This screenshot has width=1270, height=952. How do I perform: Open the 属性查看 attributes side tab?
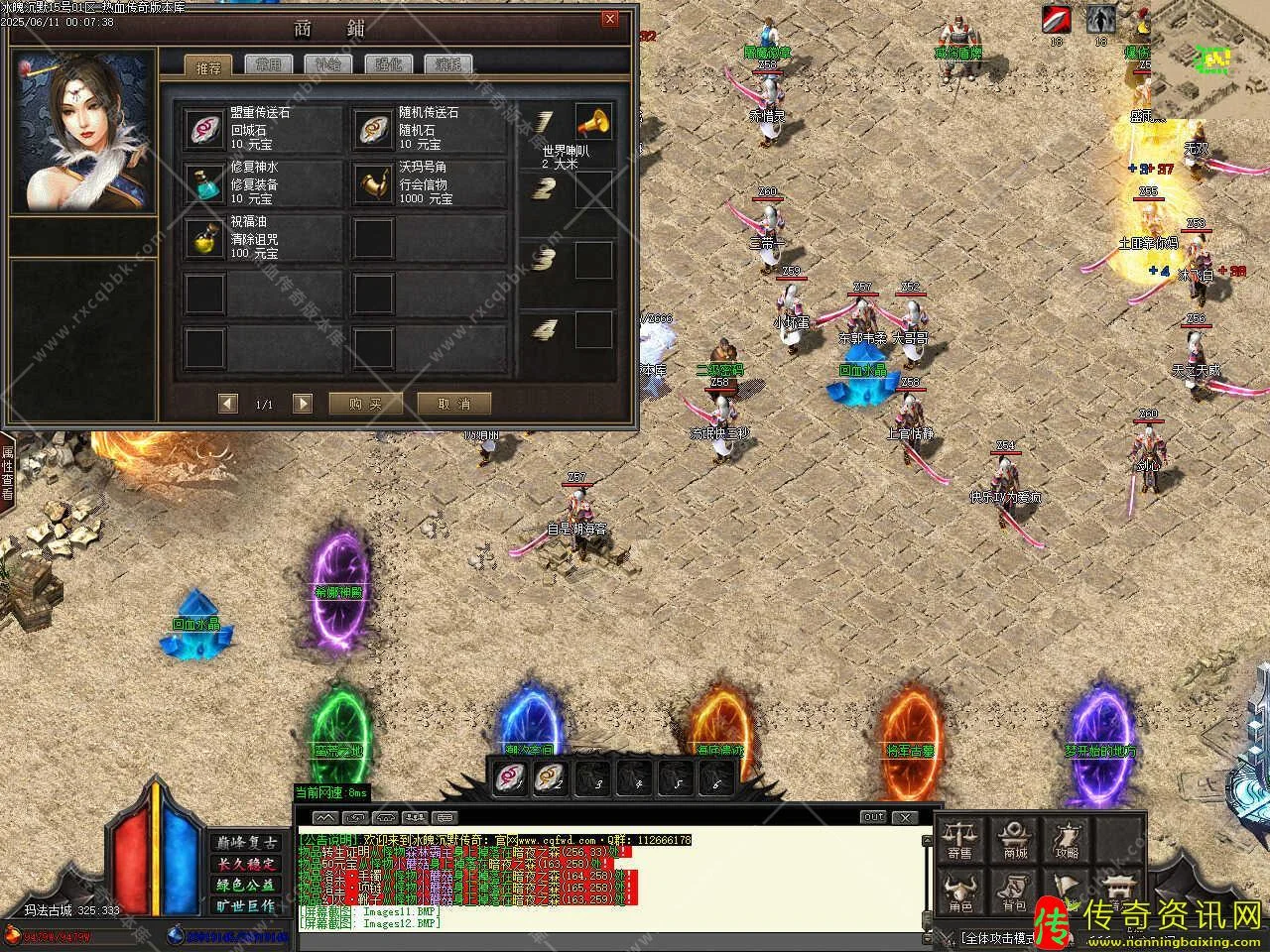coord(7,472)
